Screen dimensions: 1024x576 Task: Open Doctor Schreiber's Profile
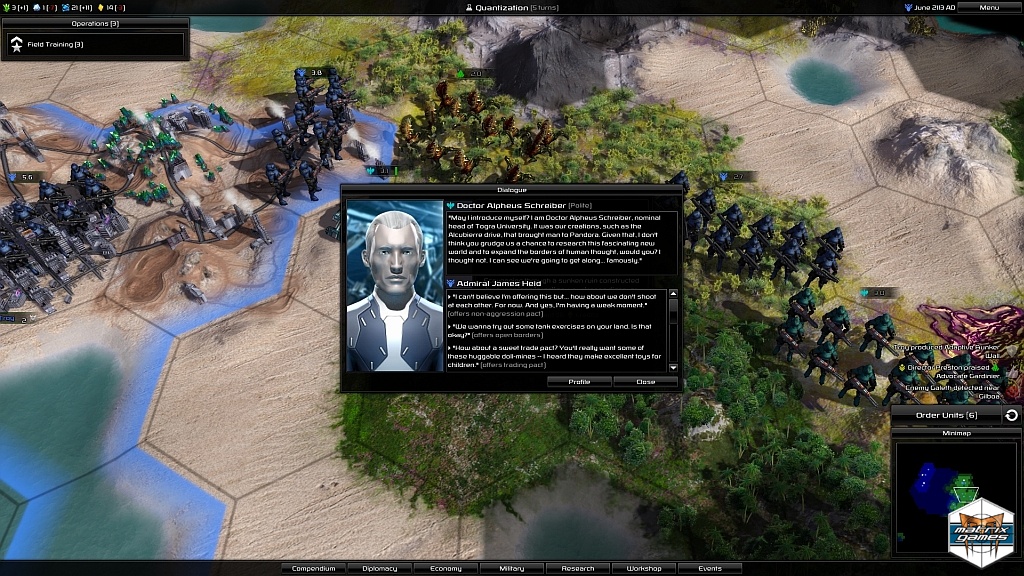579,381
